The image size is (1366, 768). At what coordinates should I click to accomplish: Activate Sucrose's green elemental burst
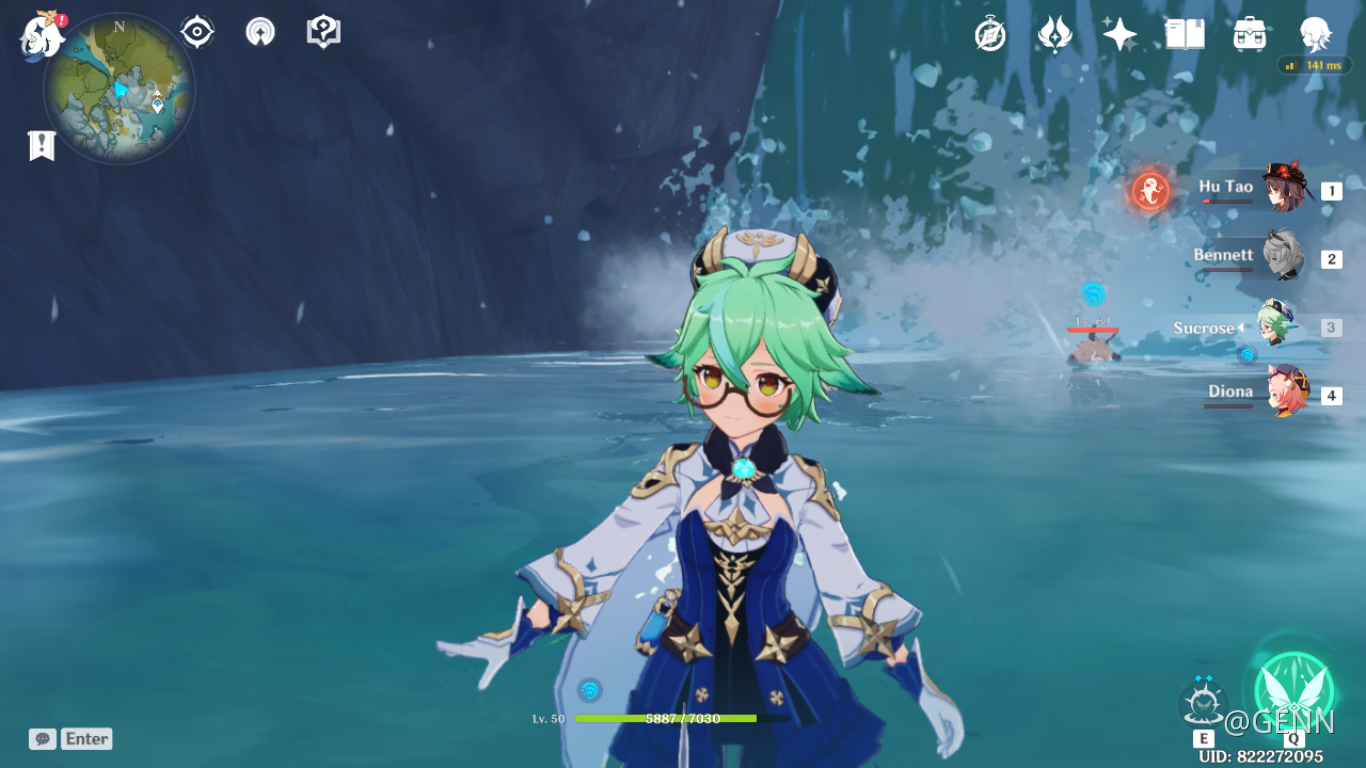tap(1294, 688)
